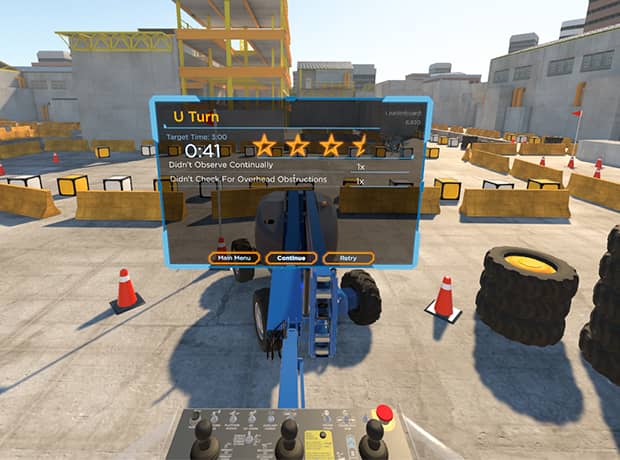Image resolution: width=620 pixels, height=460 pixels.
Task: Retry the U Turn exercise
Action: 349,257
